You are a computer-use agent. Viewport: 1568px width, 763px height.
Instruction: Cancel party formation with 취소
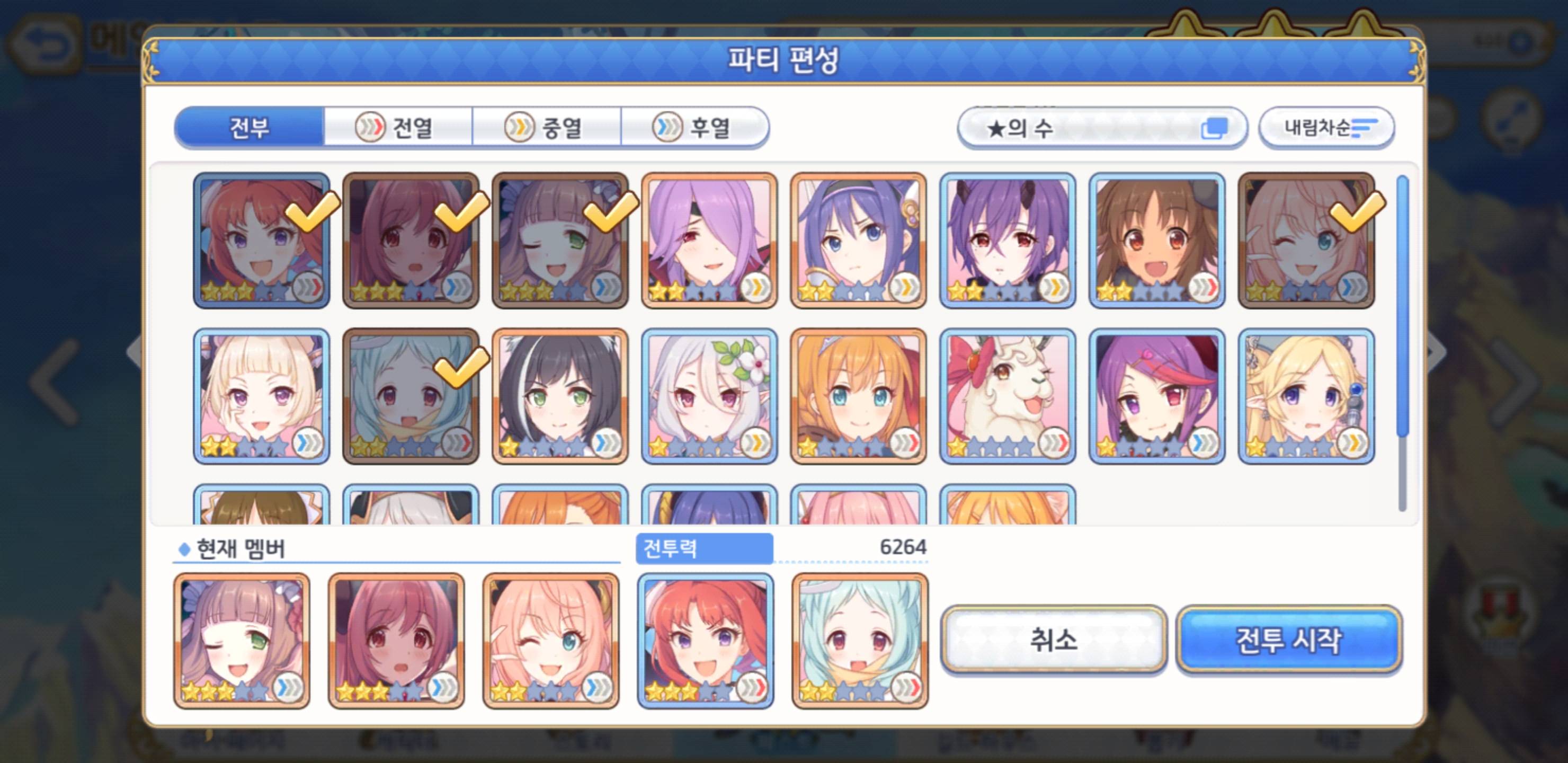(x=1053, y=640)
